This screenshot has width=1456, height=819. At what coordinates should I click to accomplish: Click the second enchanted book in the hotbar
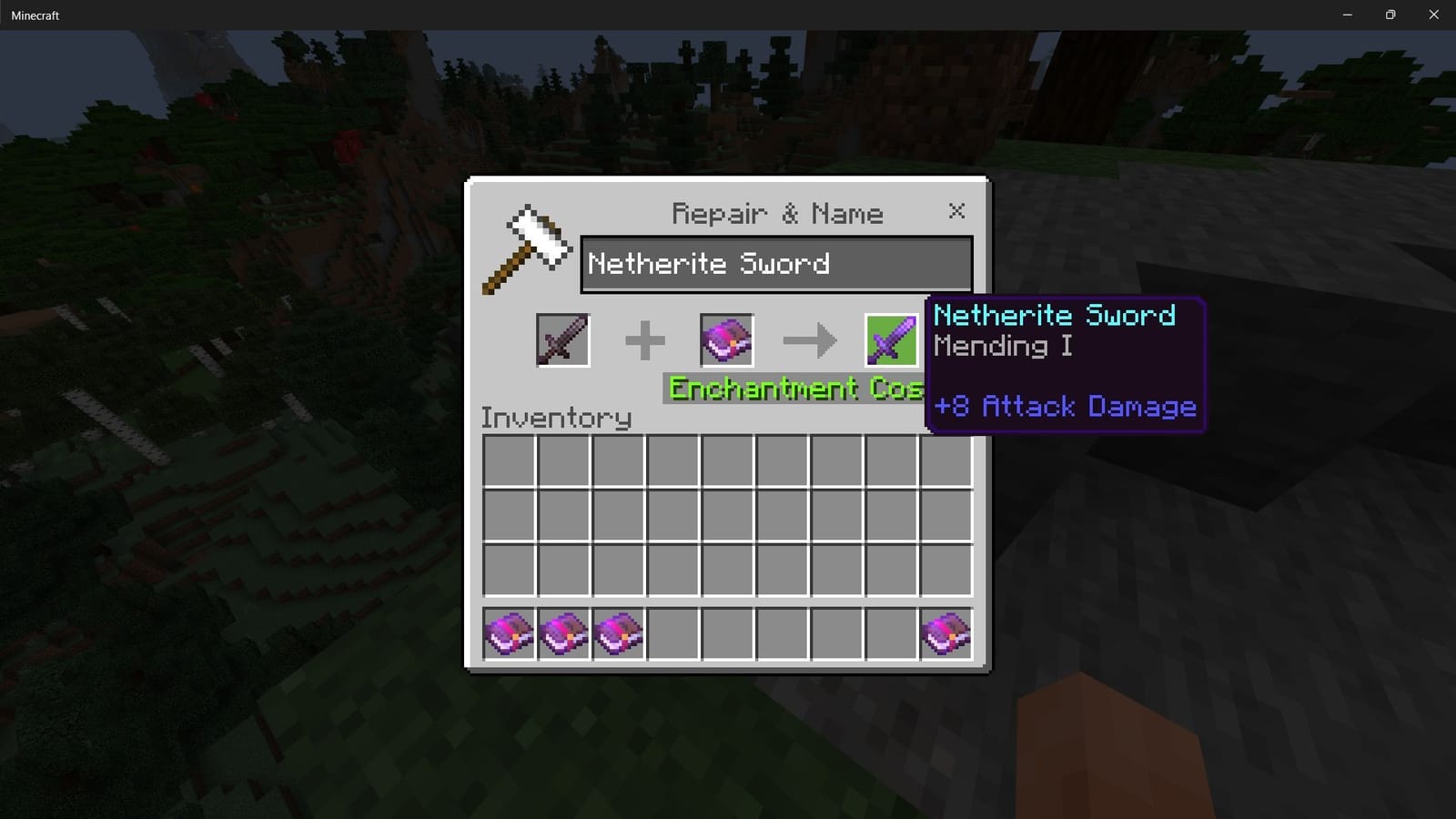click(x=561, y=634)
